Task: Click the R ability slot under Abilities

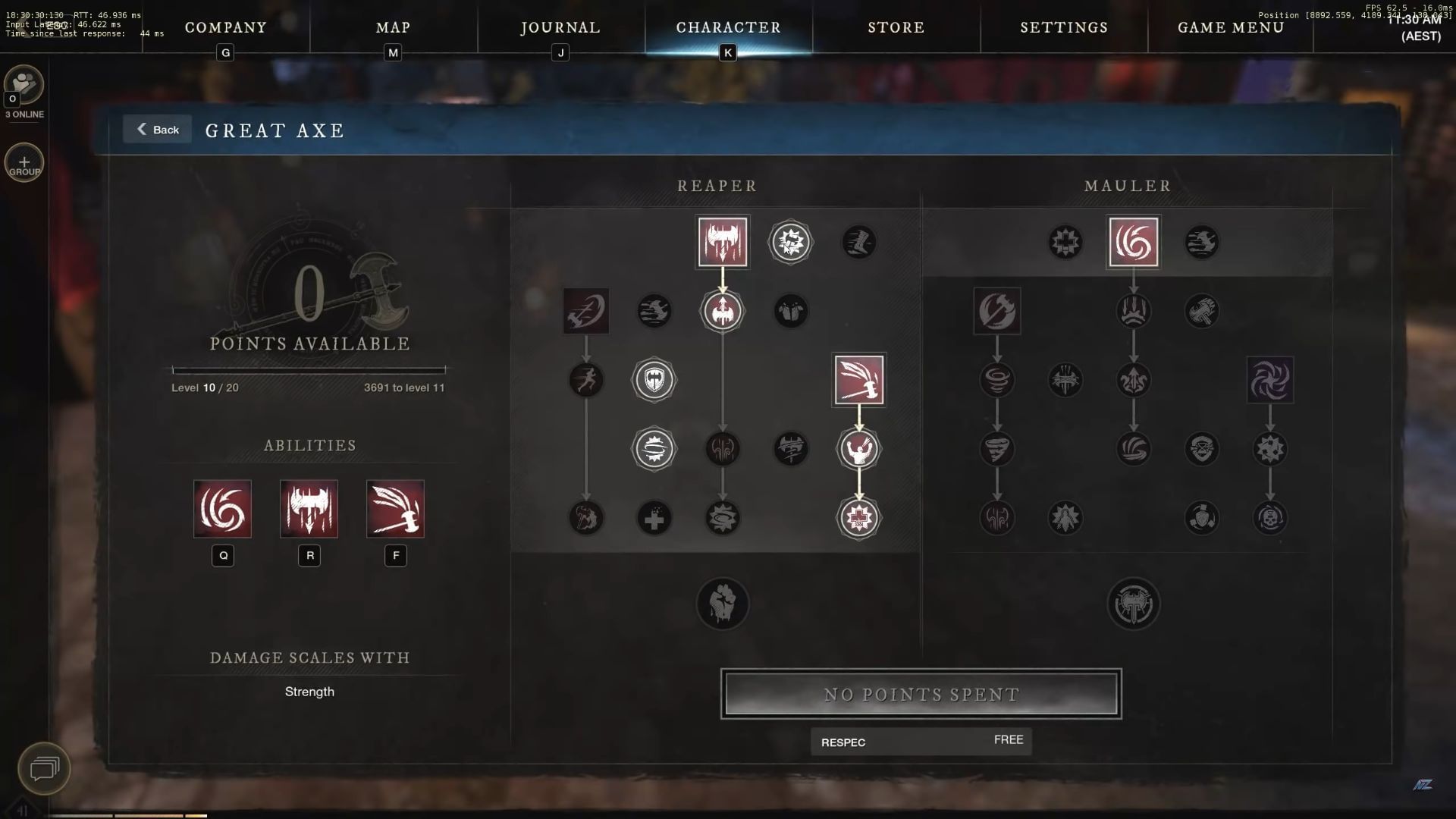Action: coord(309,509)
